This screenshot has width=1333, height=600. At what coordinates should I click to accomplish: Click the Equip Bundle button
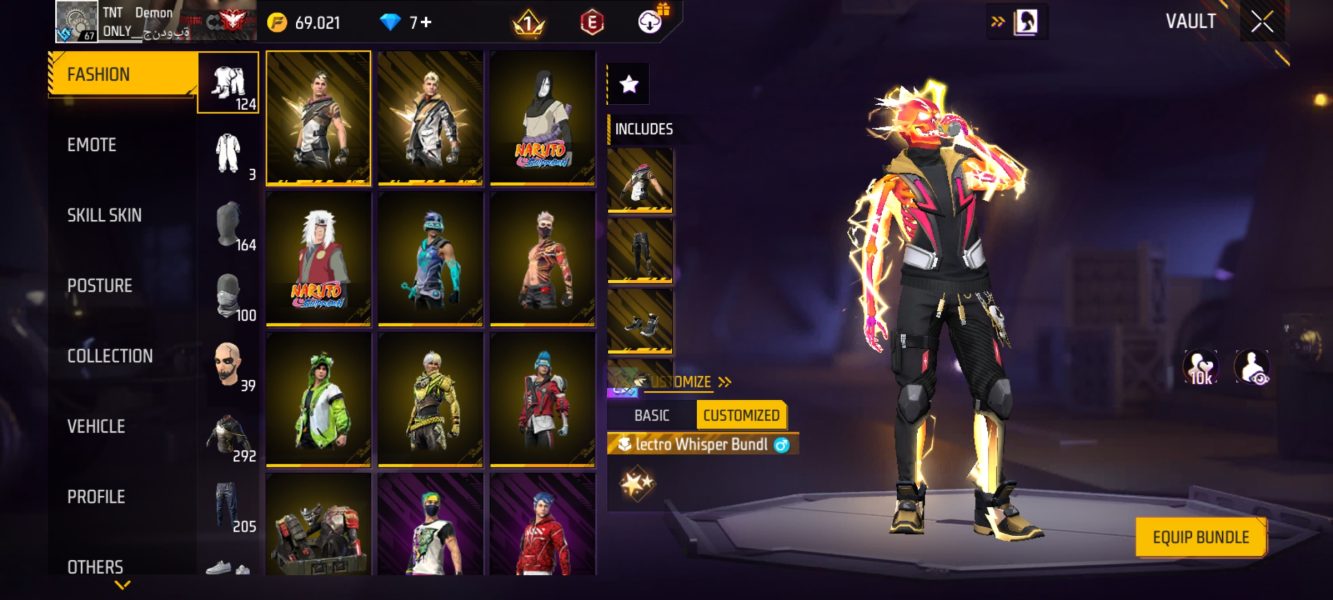tap(1200, 537)
